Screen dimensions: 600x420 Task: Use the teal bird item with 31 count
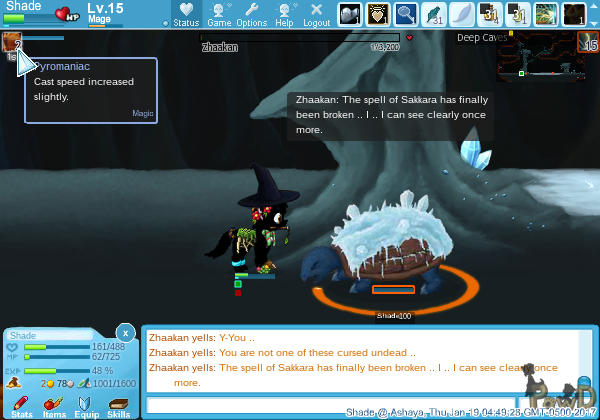click(x=436, y=14)
